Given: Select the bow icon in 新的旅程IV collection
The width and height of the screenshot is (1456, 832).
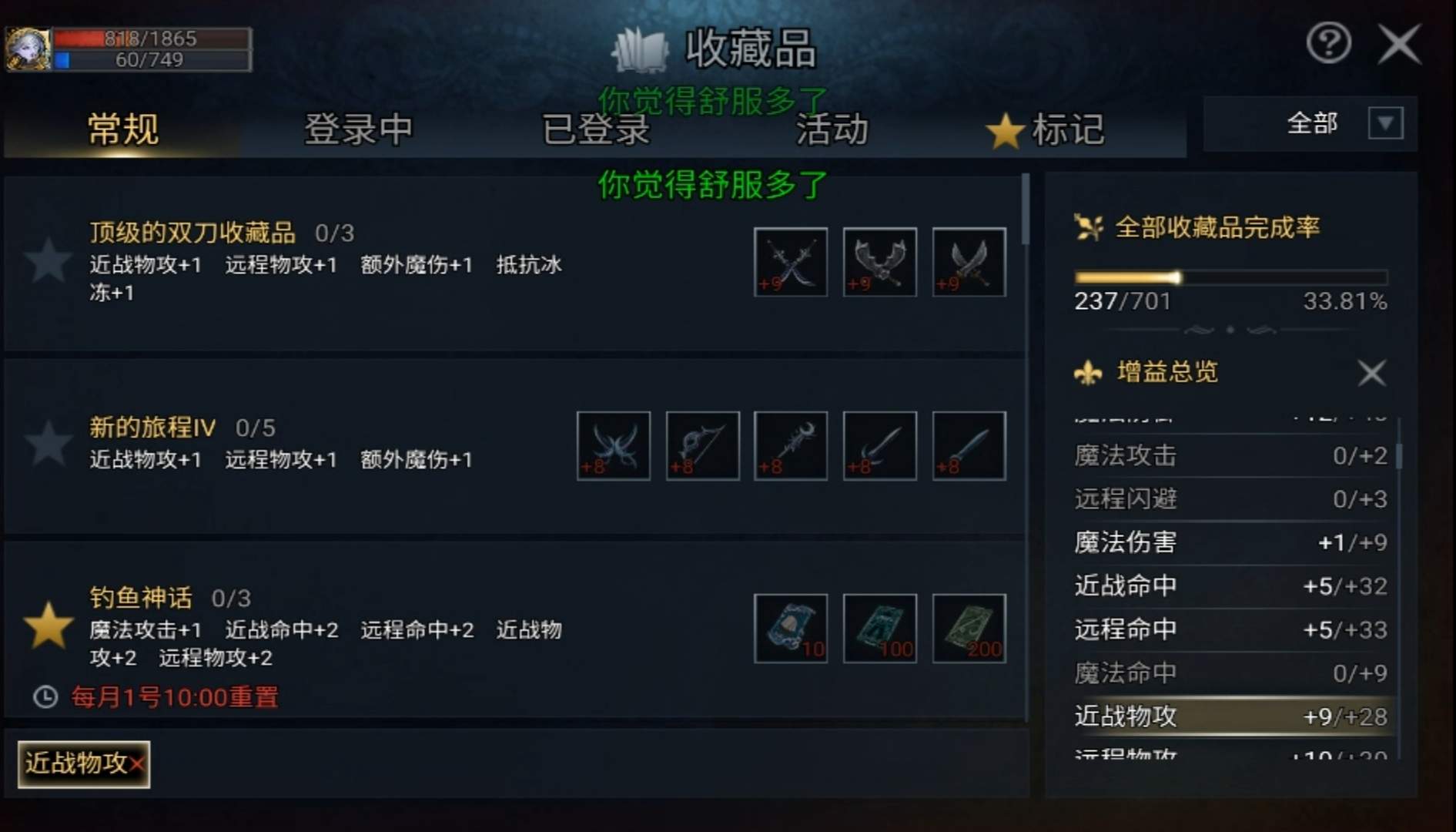Looking at the screenshot, I should point(701,445).
